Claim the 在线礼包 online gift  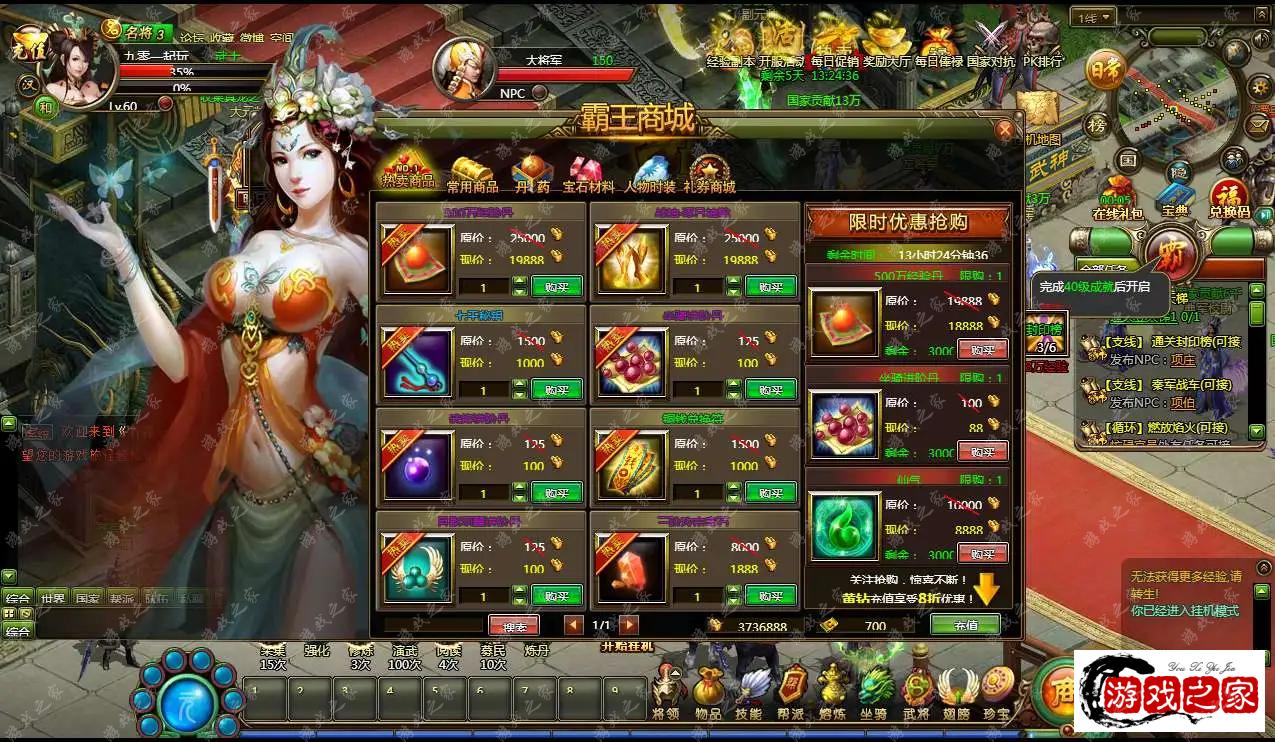(x=1116, y=198)
